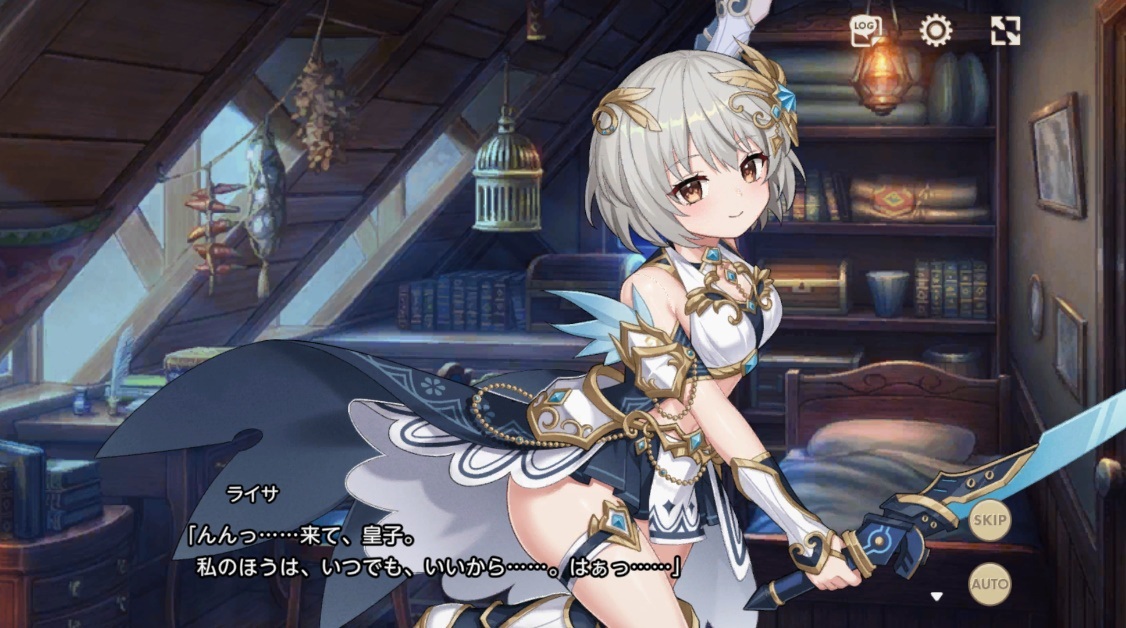Open the gear settings menu
The image size is (1126, 628).
coord(935,31)
